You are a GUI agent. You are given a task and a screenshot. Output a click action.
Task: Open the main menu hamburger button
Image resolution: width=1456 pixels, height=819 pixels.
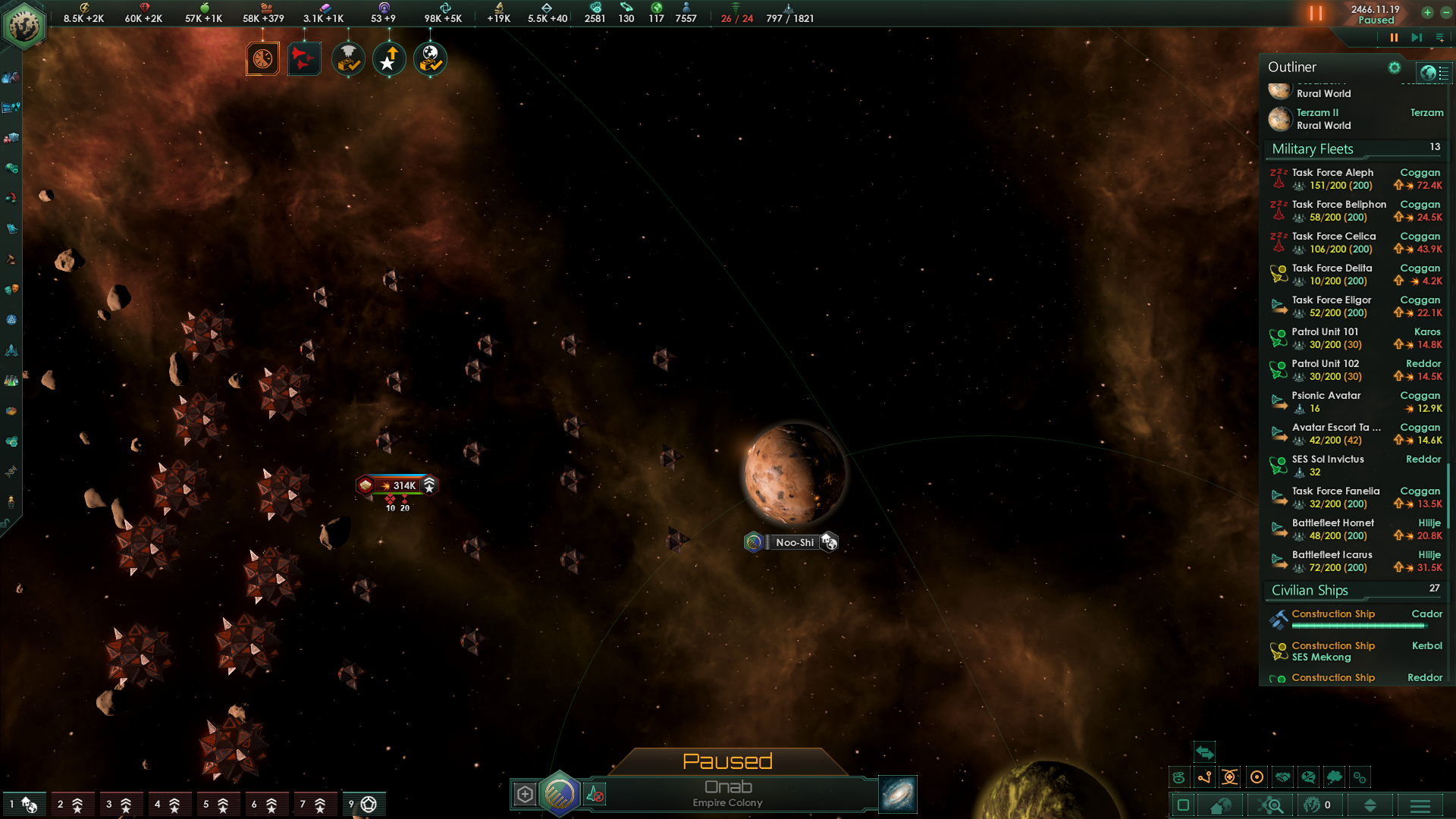click(x=1420, y=805)
